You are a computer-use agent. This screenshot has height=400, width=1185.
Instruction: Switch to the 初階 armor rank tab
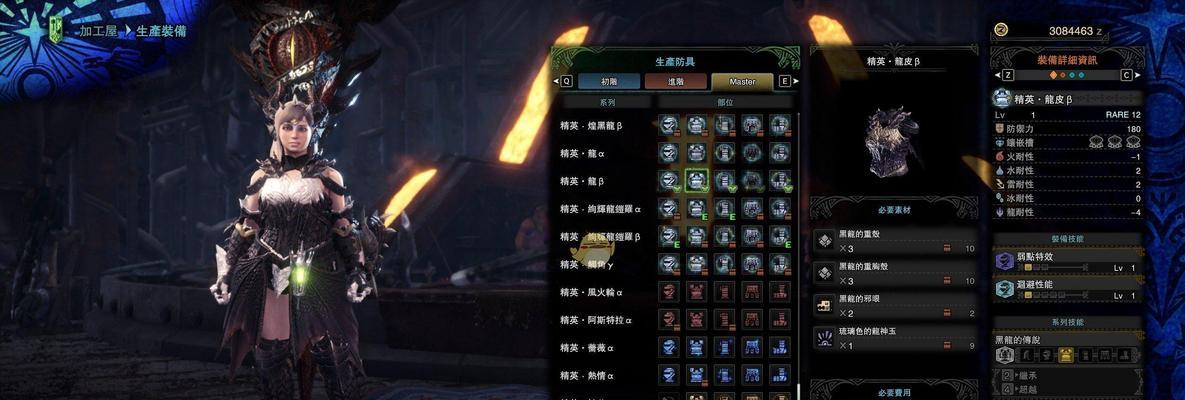[608, 81]
